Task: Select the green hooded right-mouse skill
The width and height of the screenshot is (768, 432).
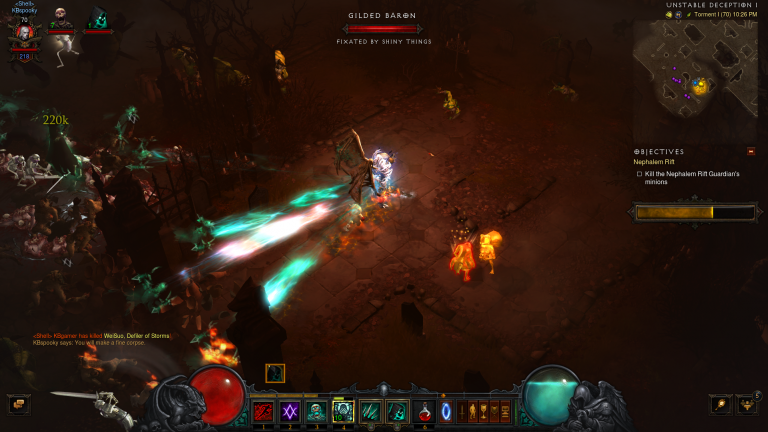Action: pyautogui.click(x=397, y=410)
